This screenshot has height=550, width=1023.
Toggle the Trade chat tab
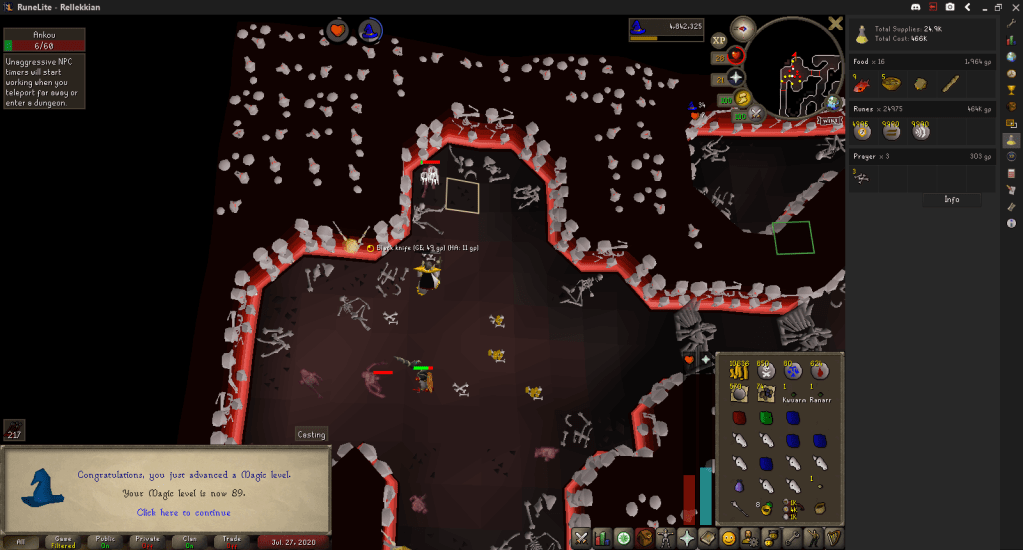pyautogui.click(x=231, y=541)
